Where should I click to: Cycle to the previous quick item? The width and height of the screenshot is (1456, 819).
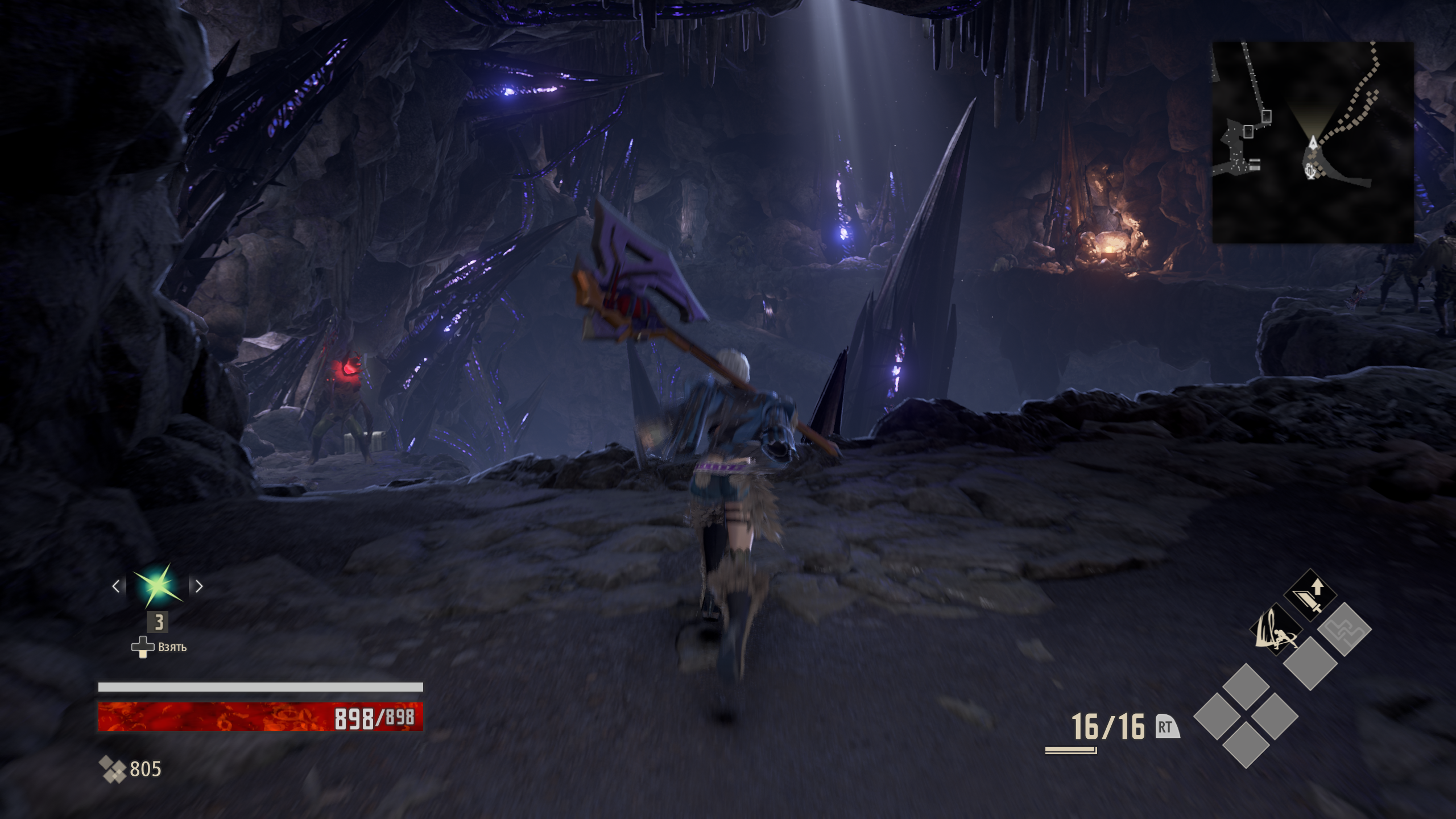[116, 586]
